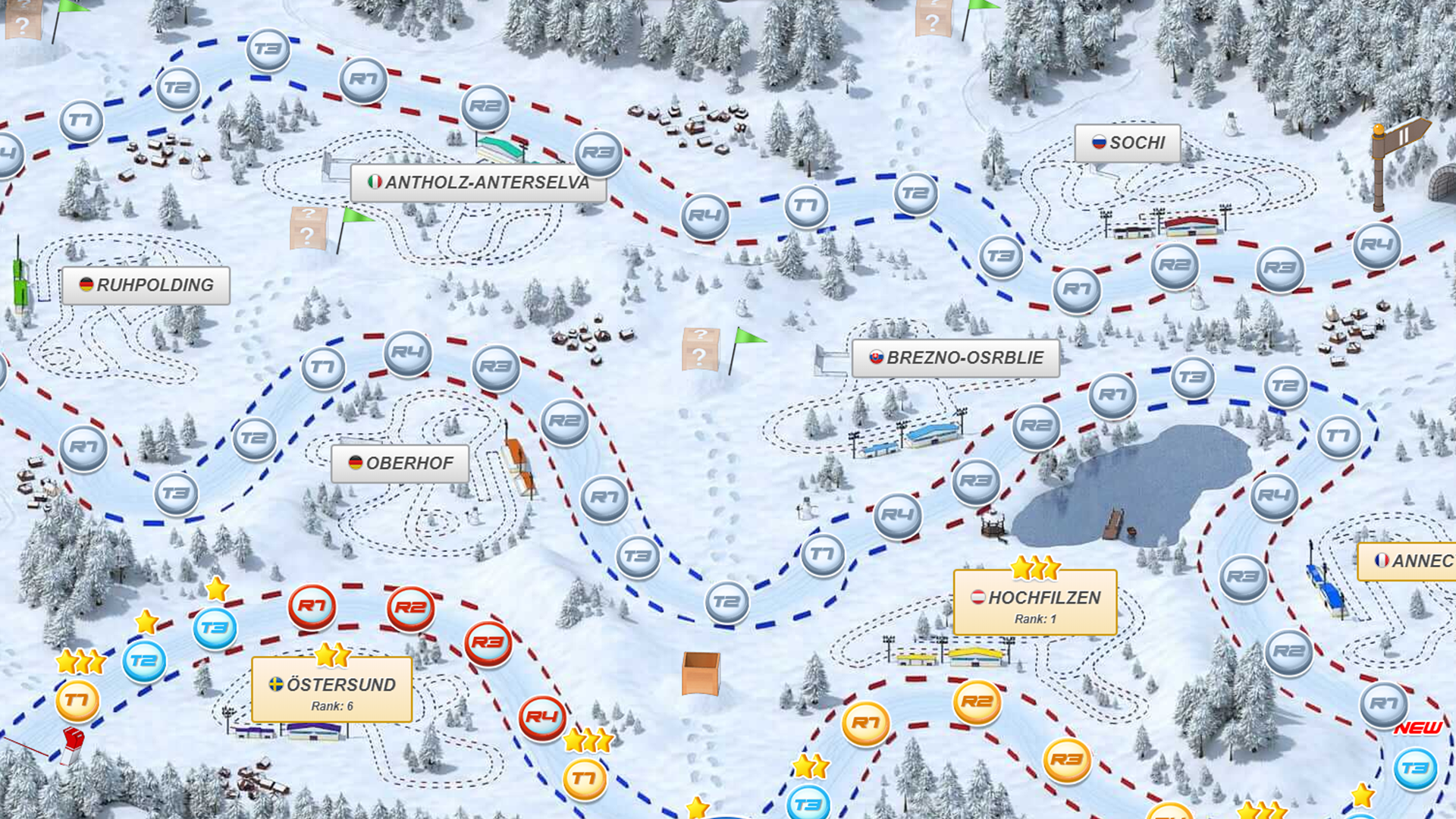Click the Oberhof venue button

point(400,463)
